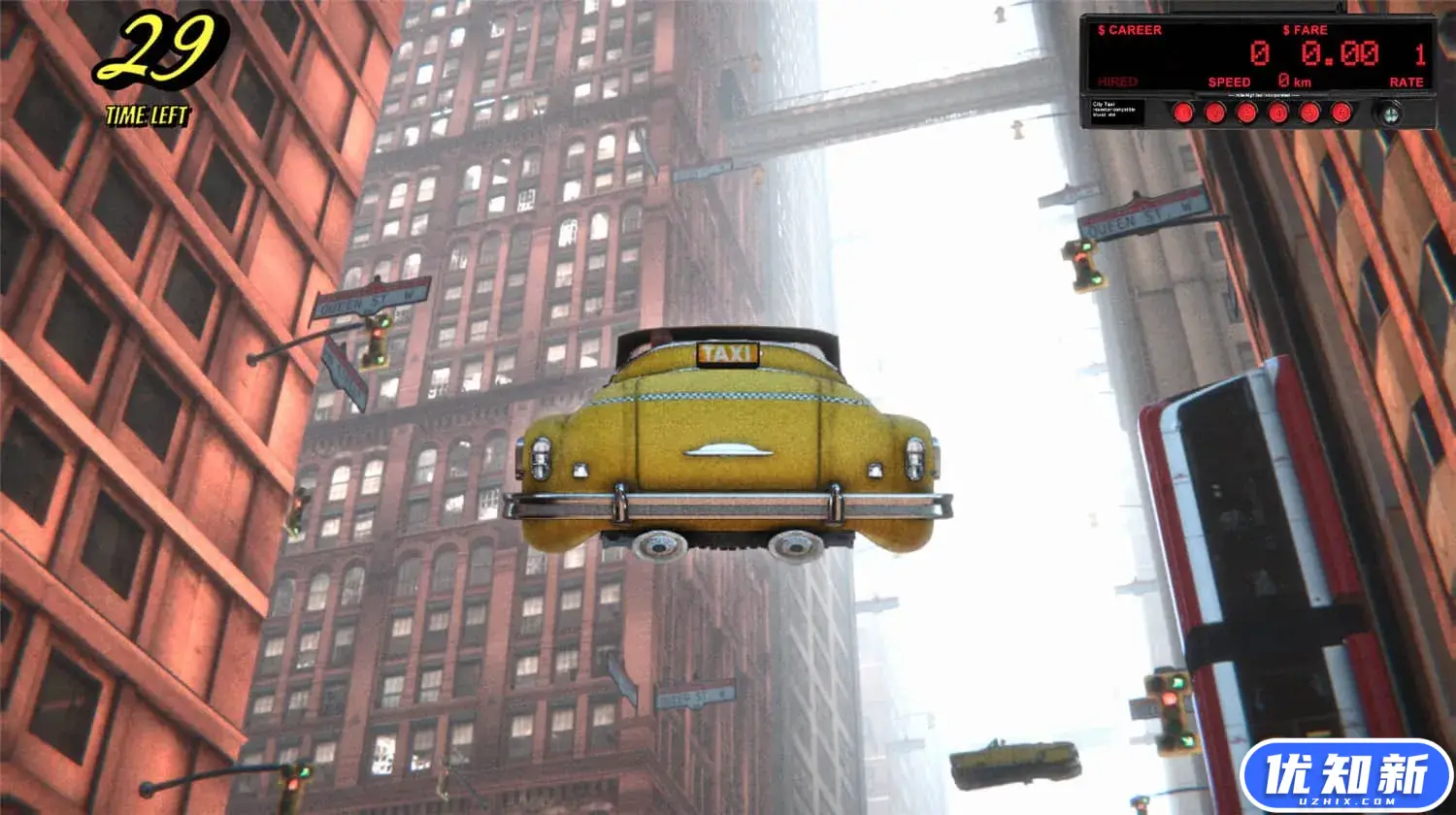Click the green knob on the taximeter
Screen dimensions: 1456x815
[1390, 114]
